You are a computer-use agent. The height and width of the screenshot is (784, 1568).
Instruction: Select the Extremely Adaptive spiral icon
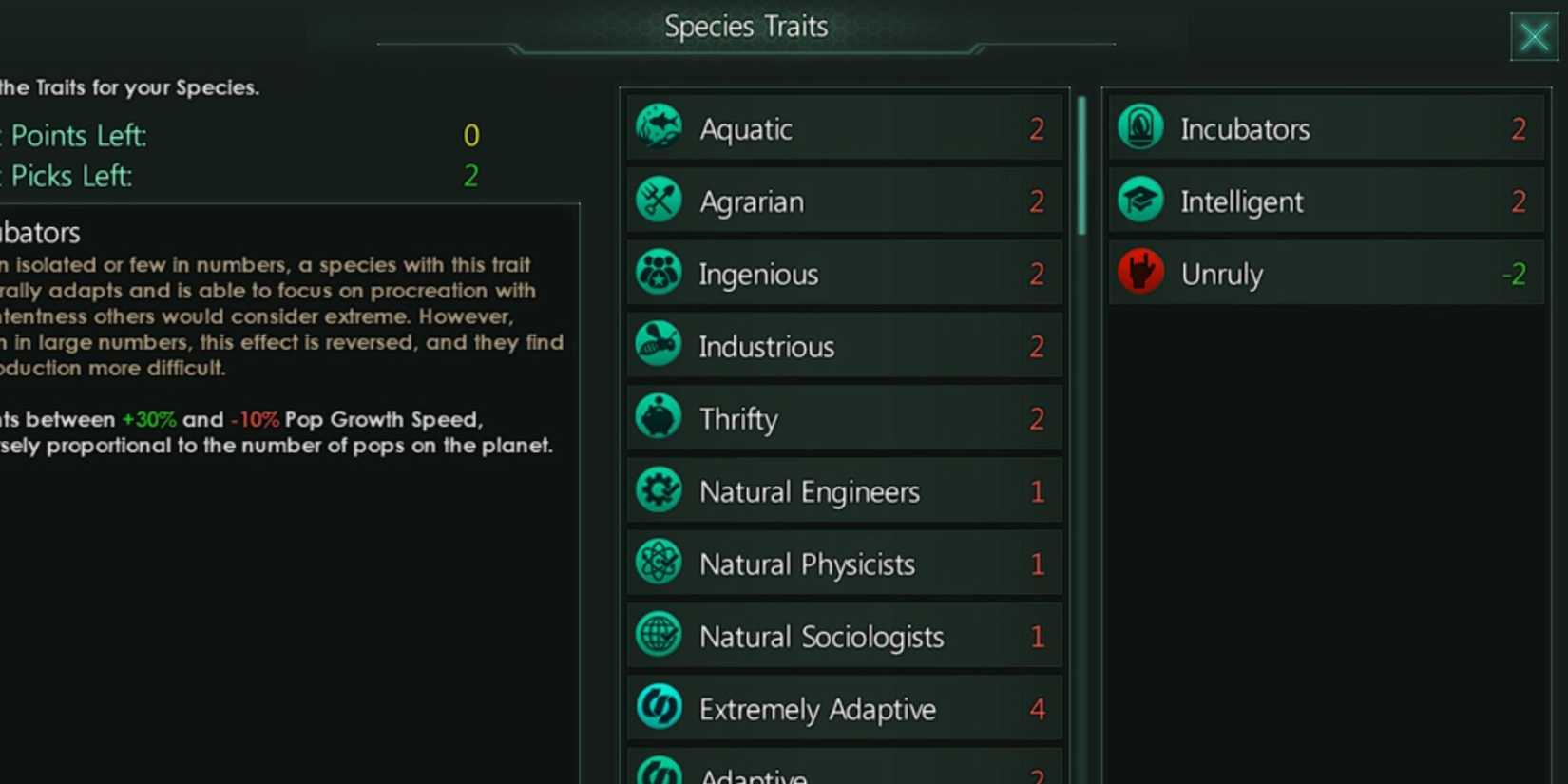point(659,708)
